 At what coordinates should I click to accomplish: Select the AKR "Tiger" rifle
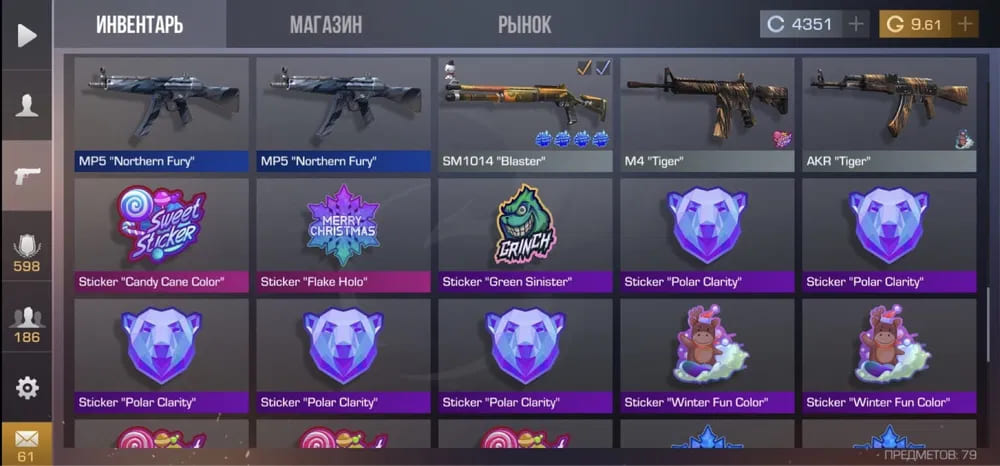(x=889, y=113)
